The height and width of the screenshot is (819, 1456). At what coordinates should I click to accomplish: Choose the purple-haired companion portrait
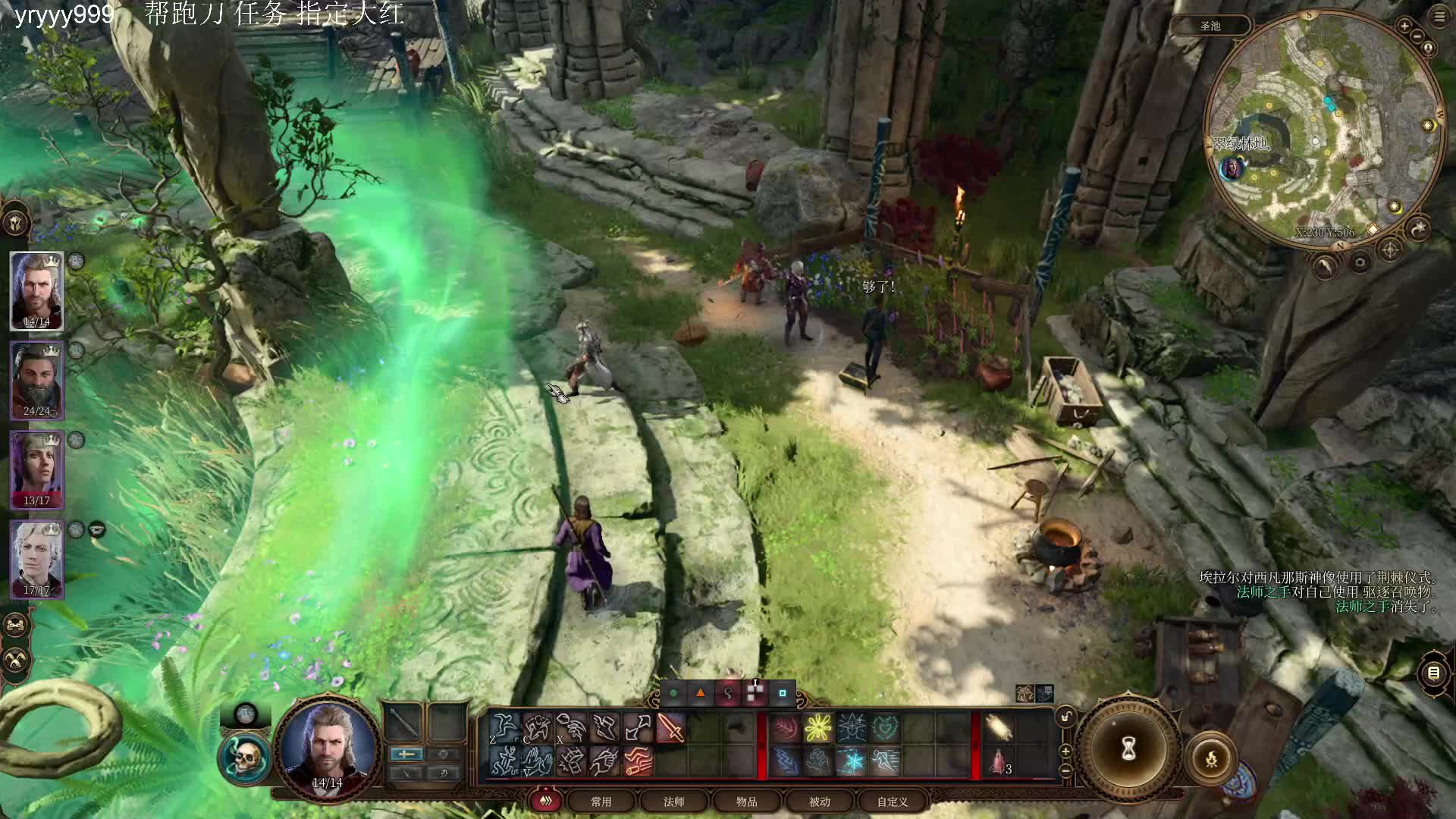36,469
